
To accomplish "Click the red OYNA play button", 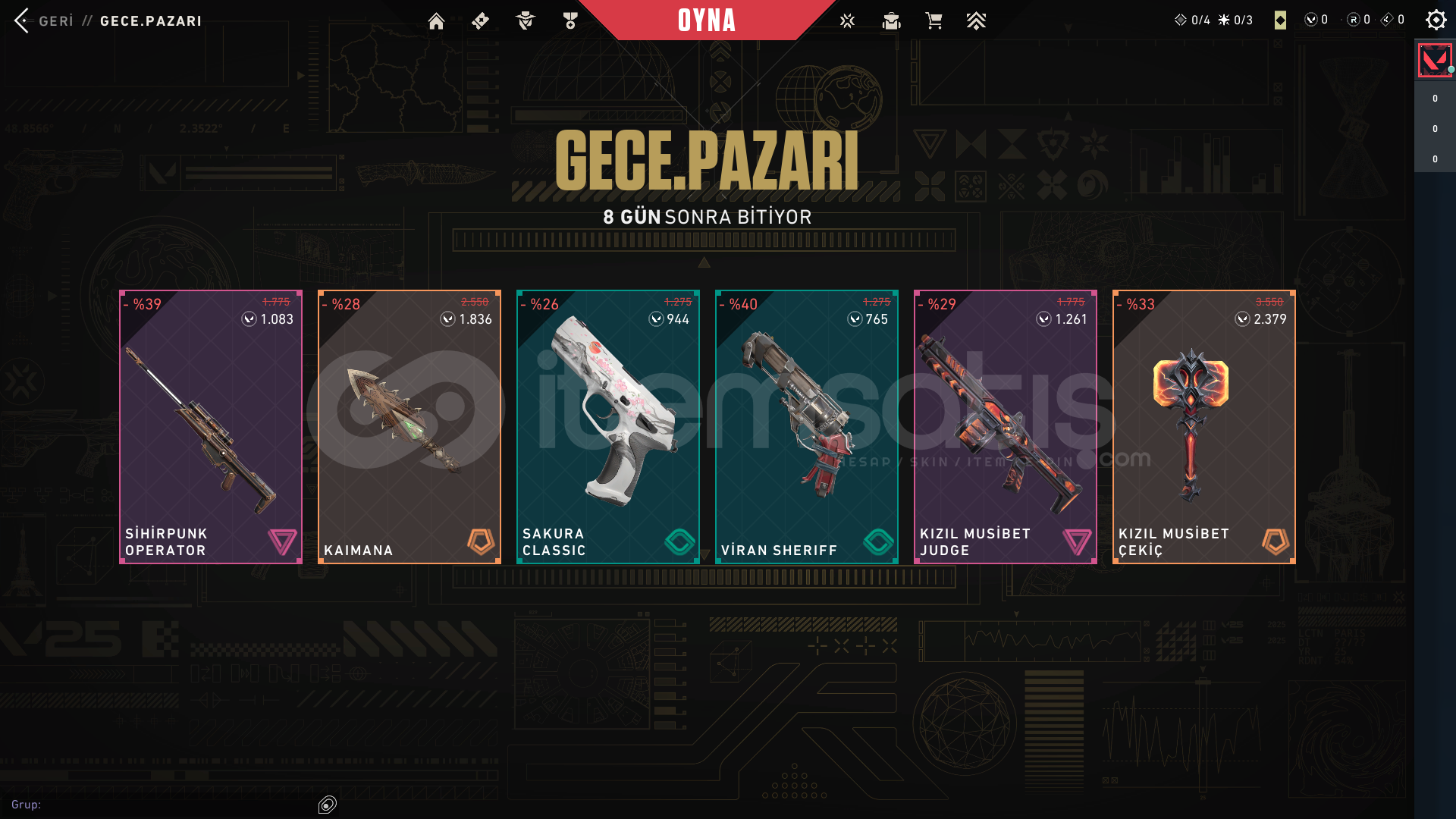I will (707, 20).
